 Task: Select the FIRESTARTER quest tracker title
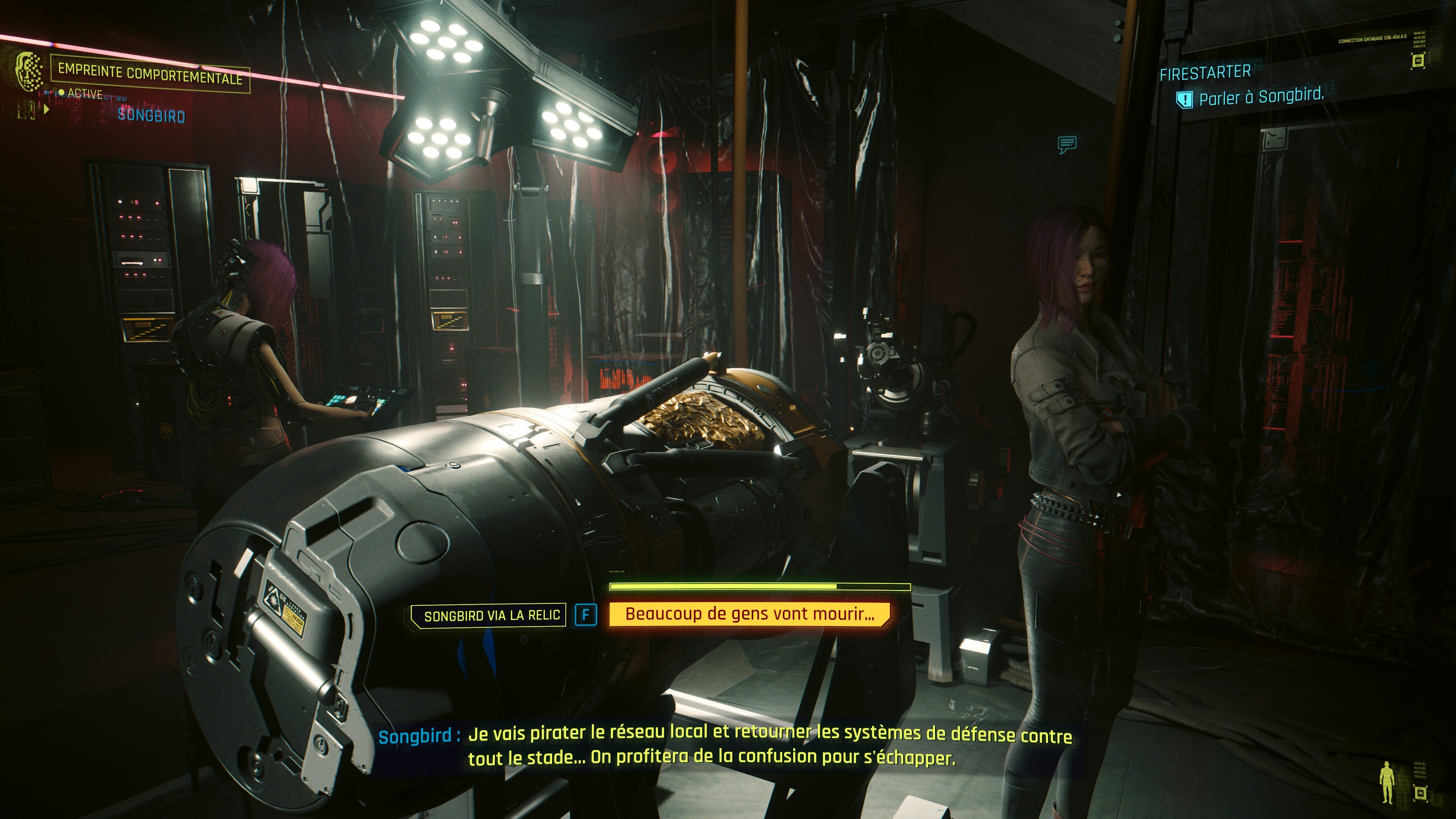[x=1205, y=73]
